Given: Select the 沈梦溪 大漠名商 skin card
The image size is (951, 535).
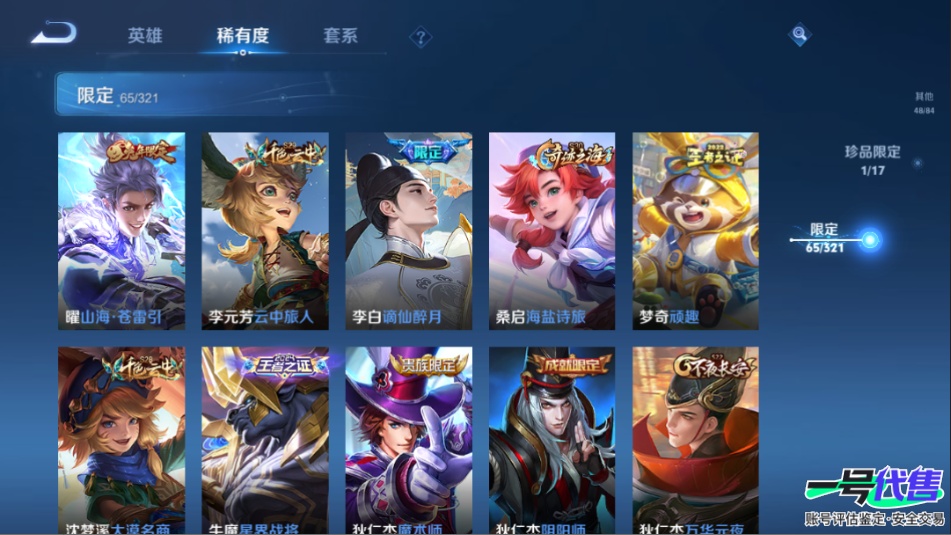Looking at the screenshot, I should 121,441.
